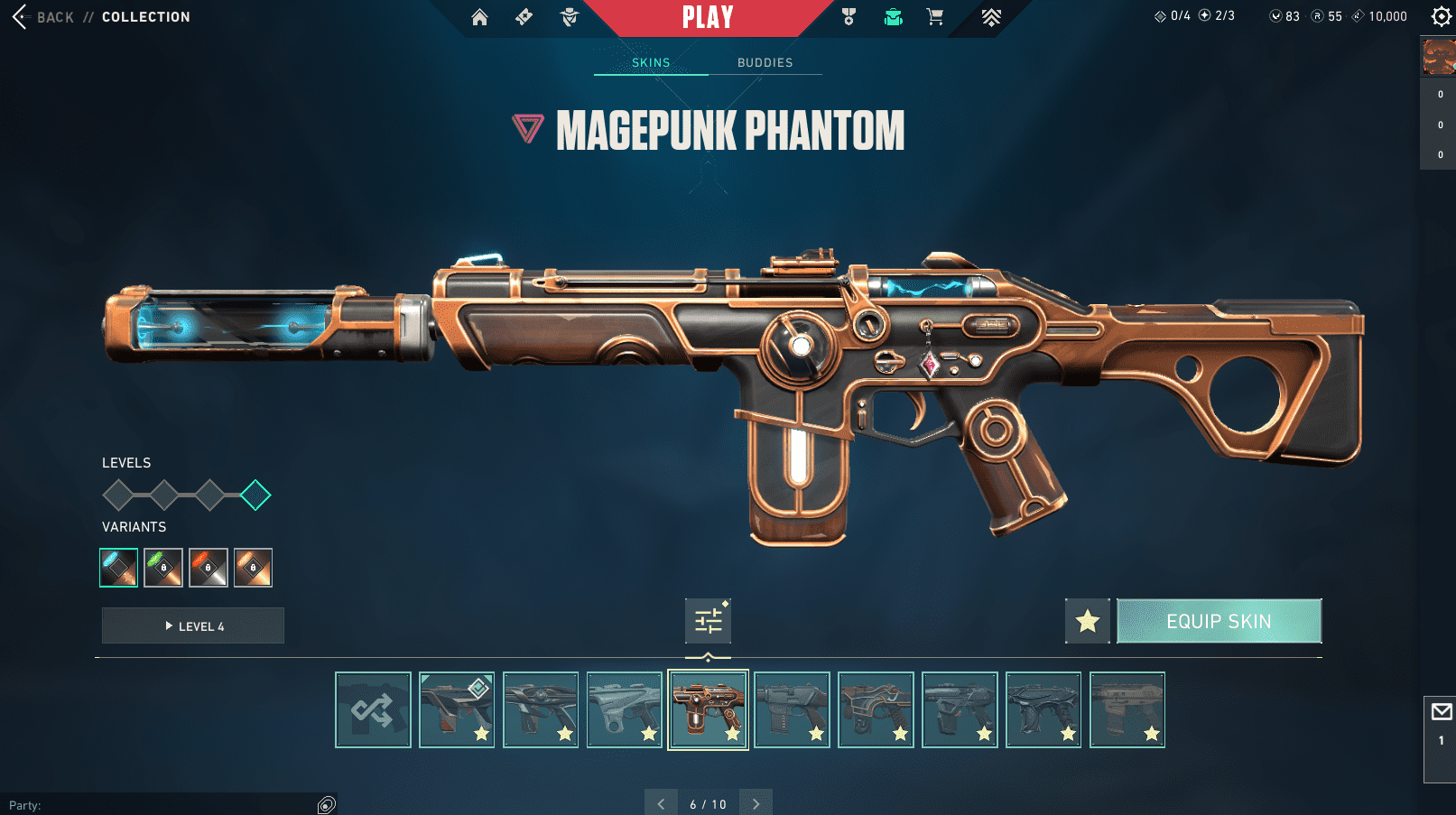Play the Level 4 preview

click(193, 625)
